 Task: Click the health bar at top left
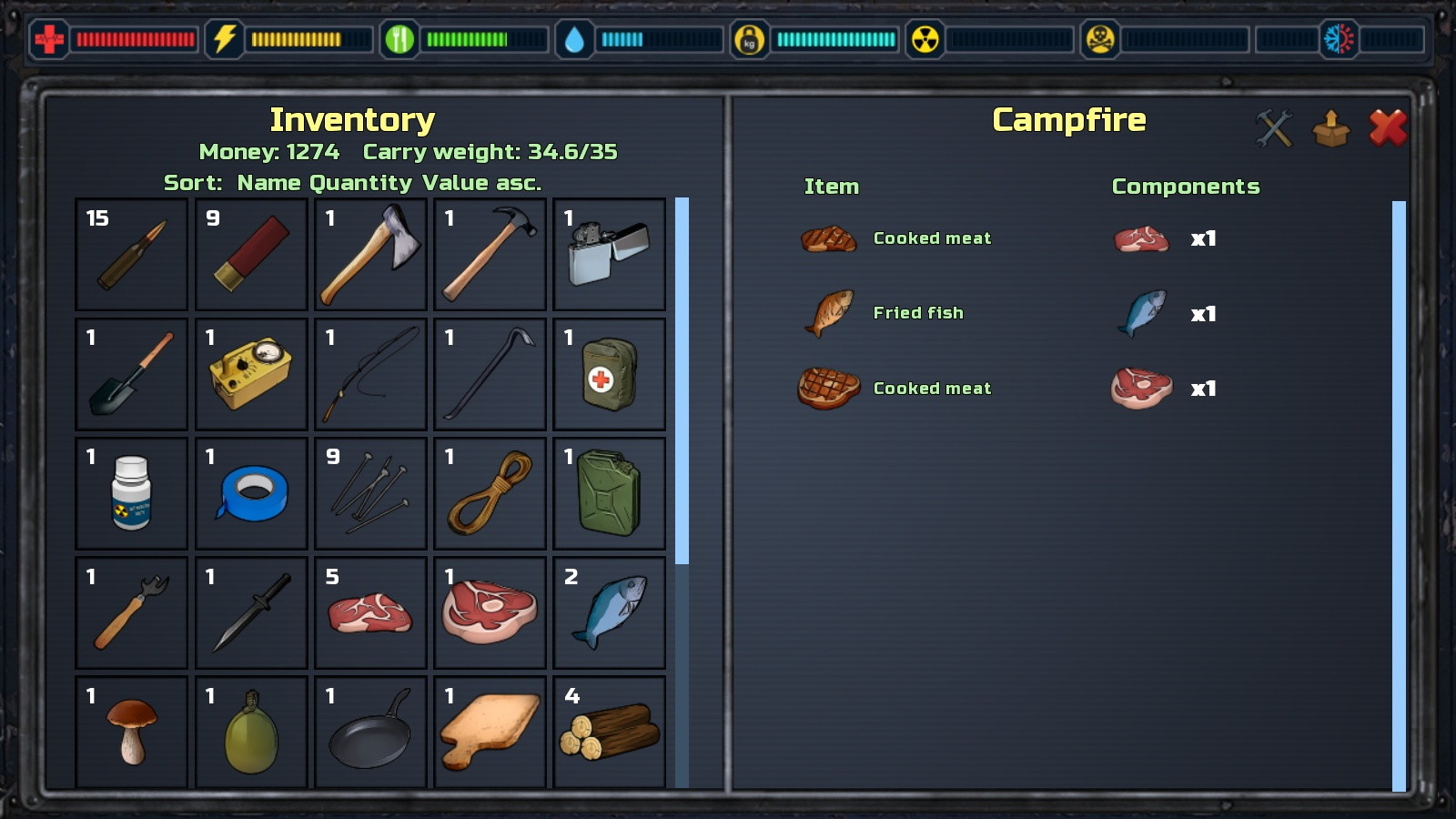[135, 39]
